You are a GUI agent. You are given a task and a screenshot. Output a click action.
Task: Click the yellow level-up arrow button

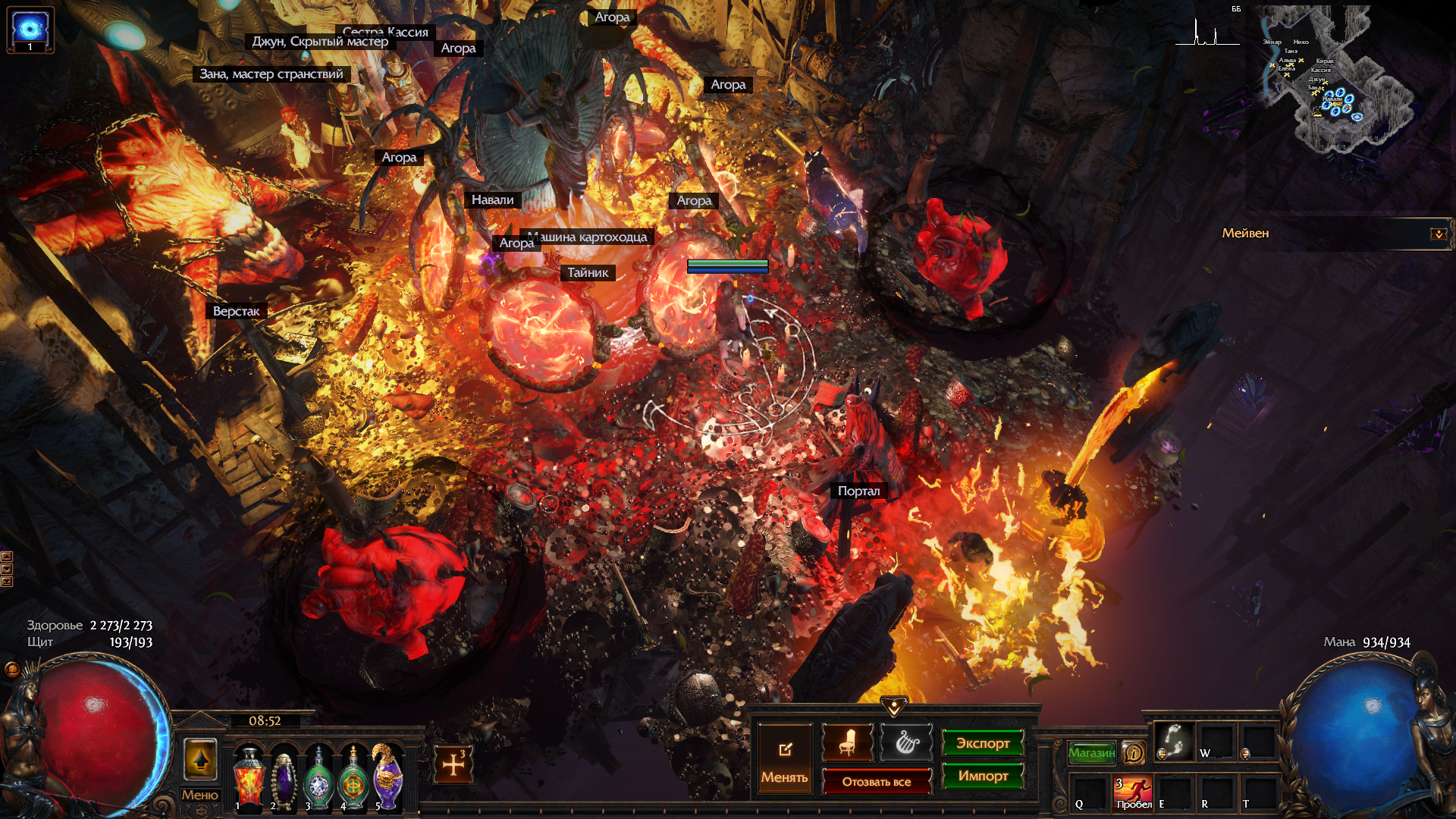tap(200, 759)
